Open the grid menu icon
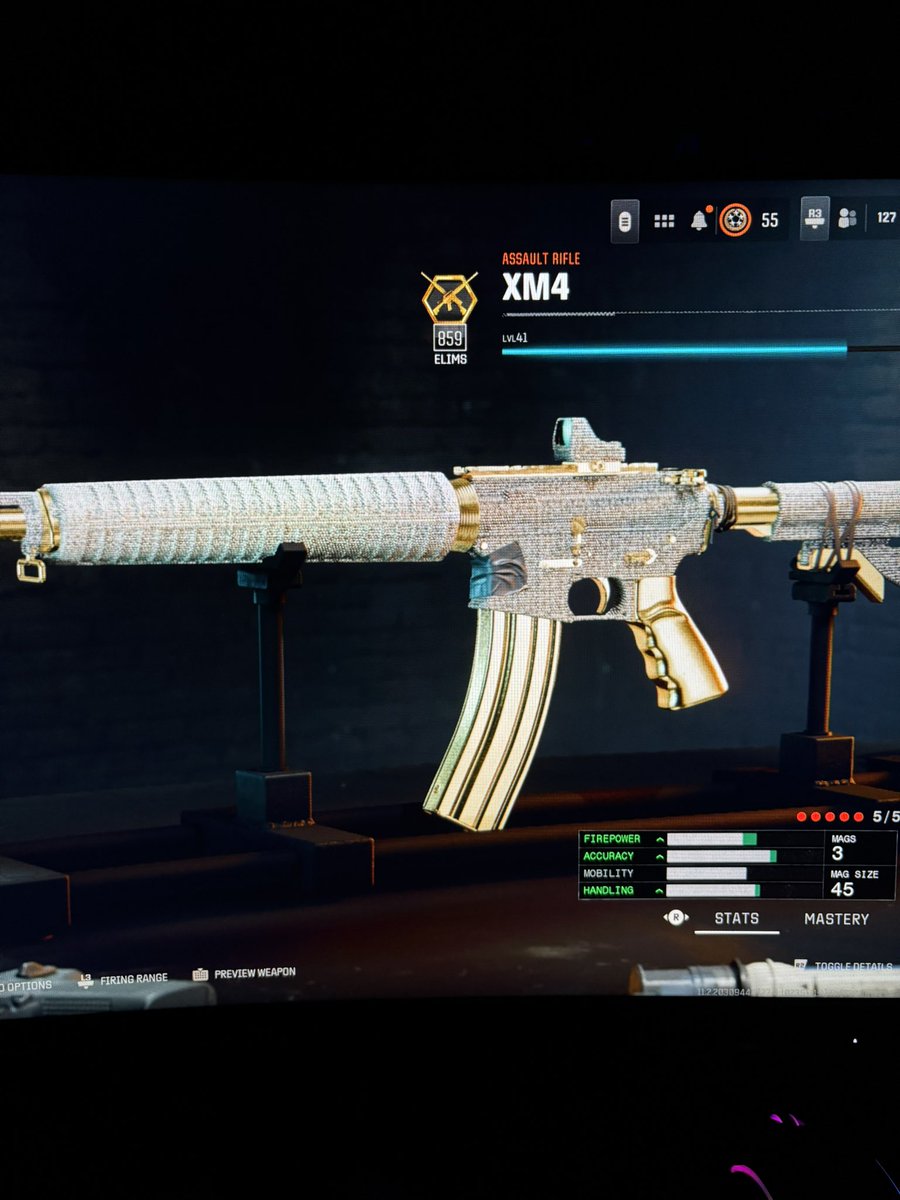This screenshot has width=900, height=1200. pos(664,221)
